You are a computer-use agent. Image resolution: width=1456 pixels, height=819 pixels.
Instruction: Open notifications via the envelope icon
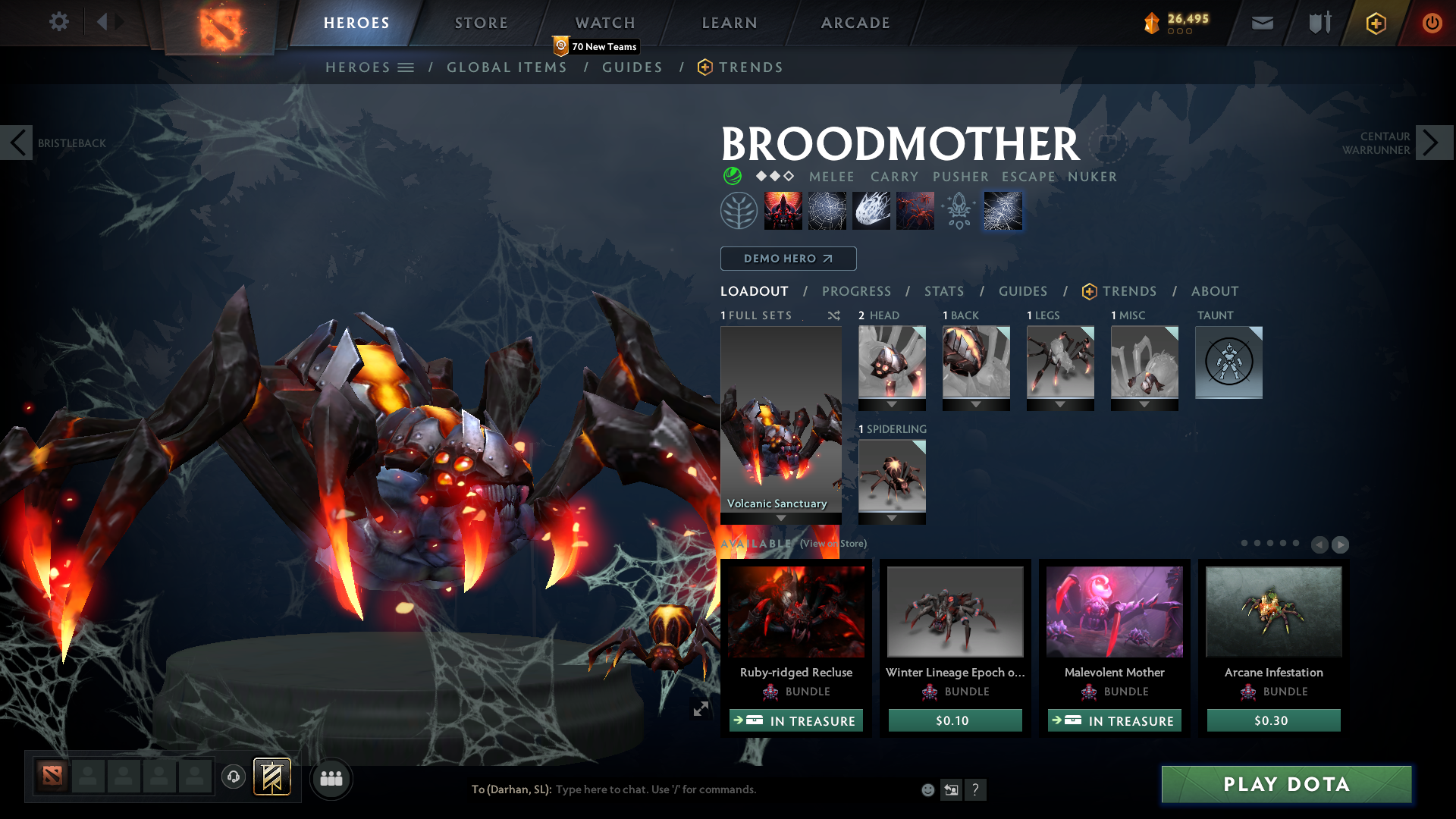1261,23
